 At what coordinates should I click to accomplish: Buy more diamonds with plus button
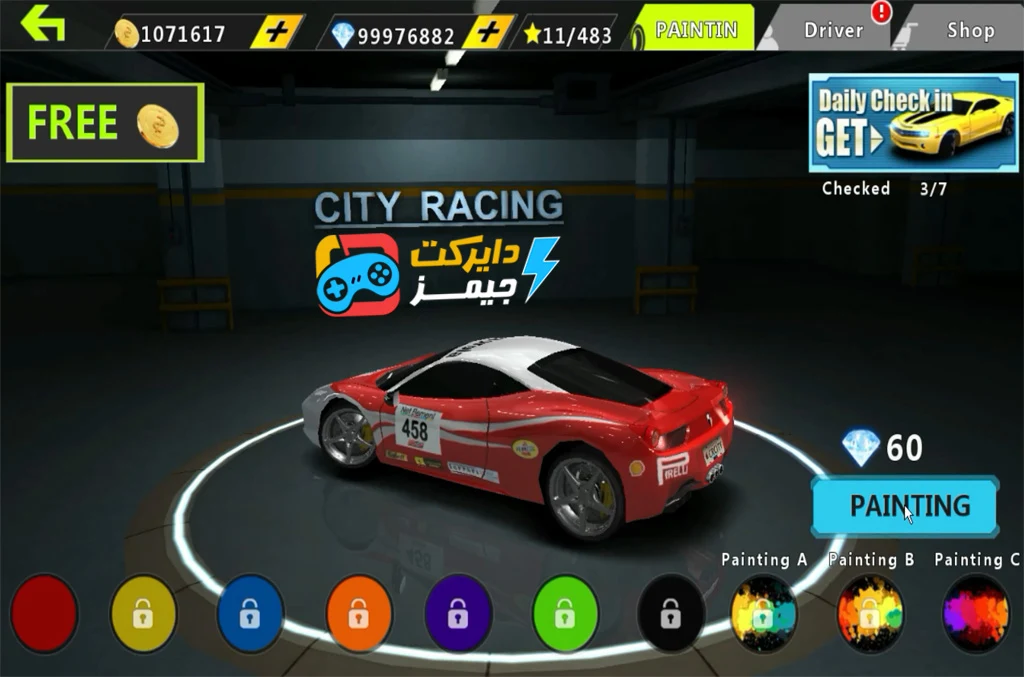point(489,32)
